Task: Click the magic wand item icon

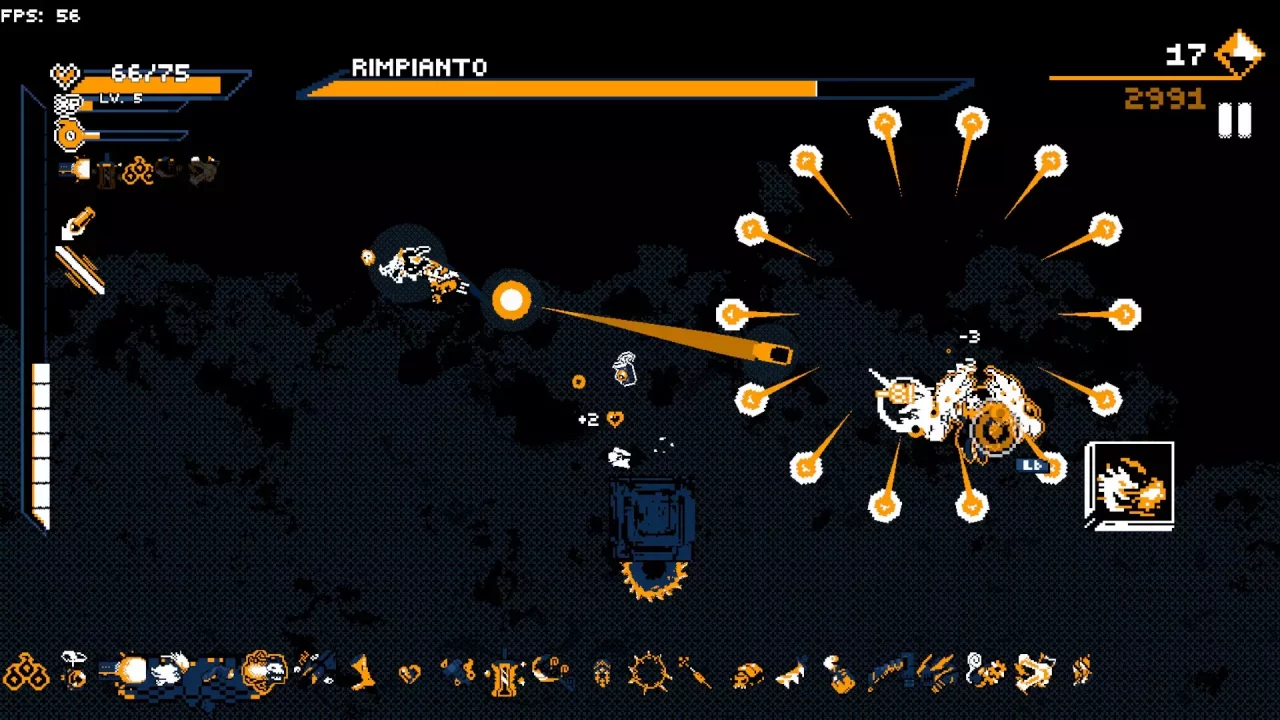Action: tap(694, 672)
